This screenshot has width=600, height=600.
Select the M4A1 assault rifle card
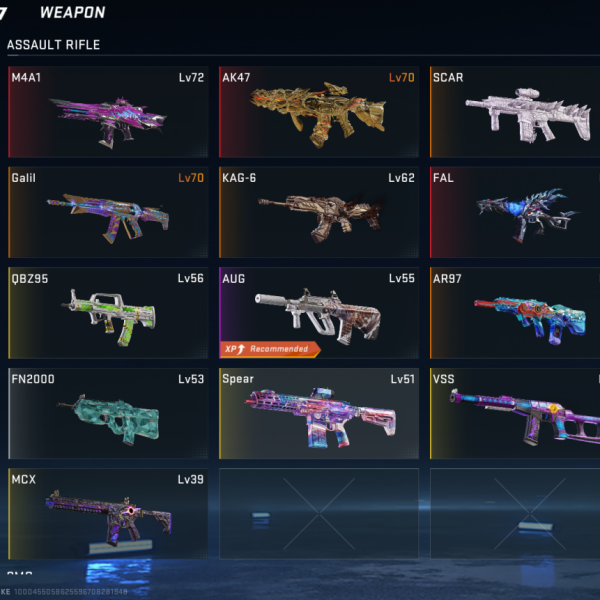(108, 112)
